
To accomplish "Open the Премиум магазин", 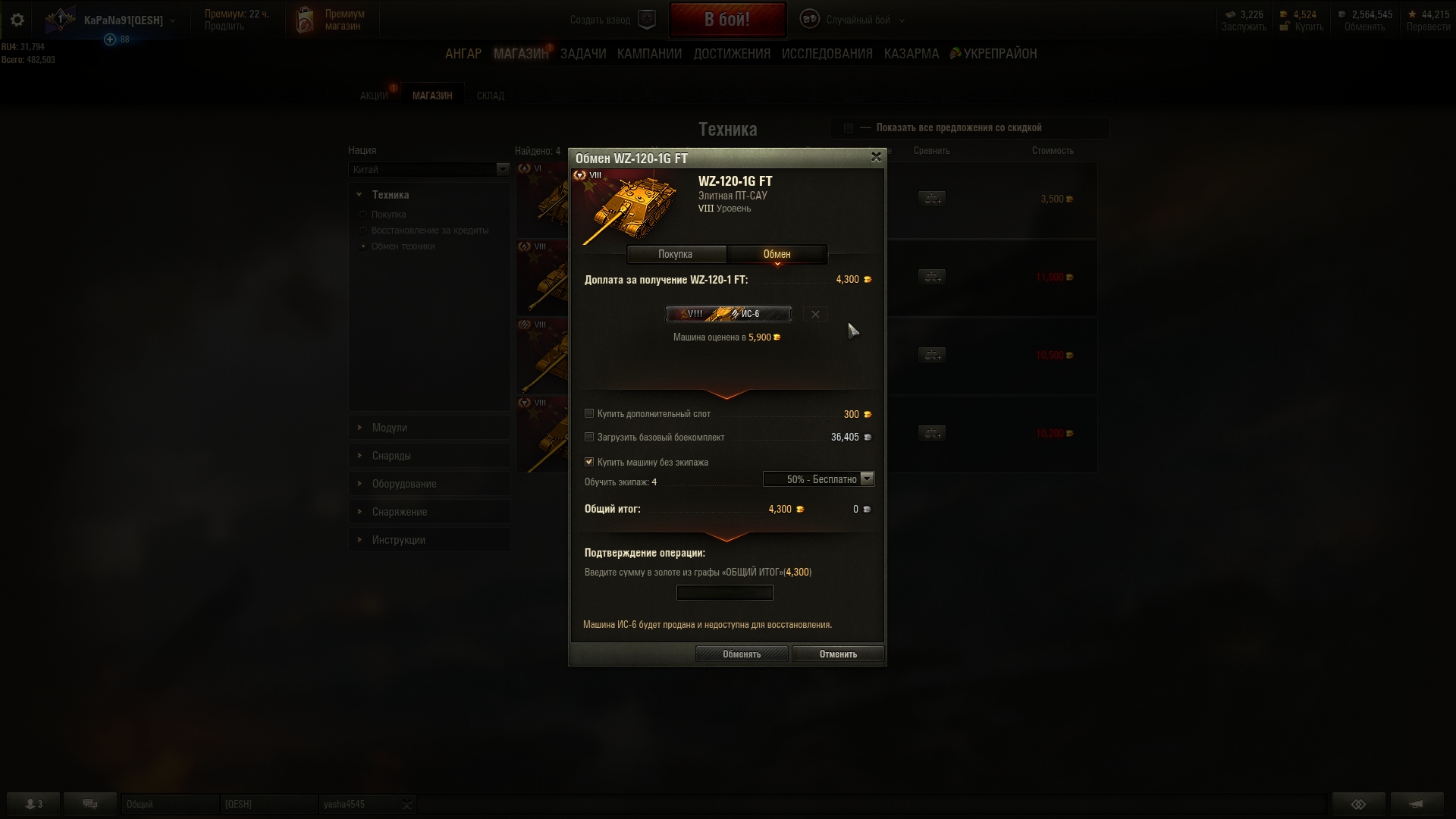I will click(334, 20).
